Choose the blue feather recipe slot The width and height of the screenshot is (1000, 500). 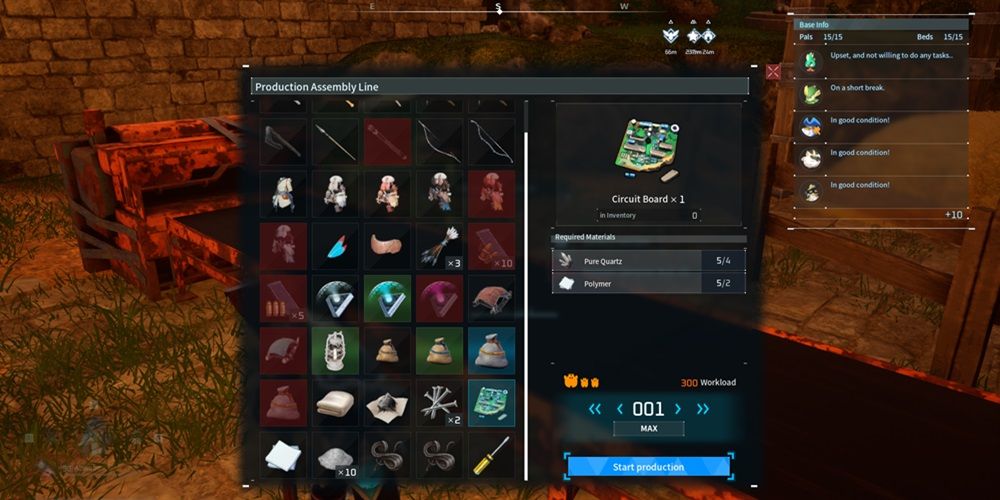(335, 246)
